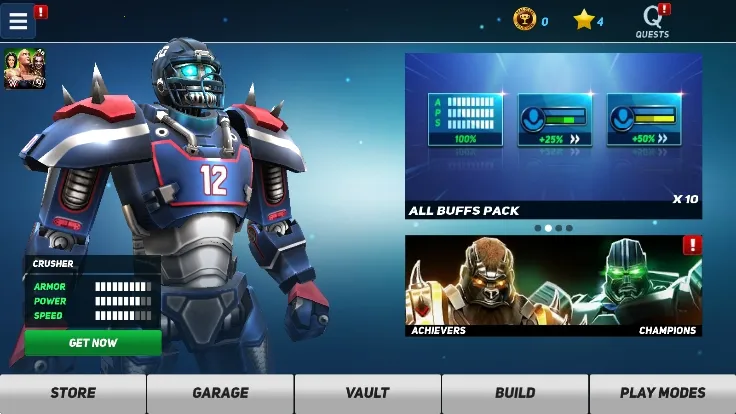Tap the WWE game promo icon
Viewport: 736px width, 414px height.
(x=24, y=69)
